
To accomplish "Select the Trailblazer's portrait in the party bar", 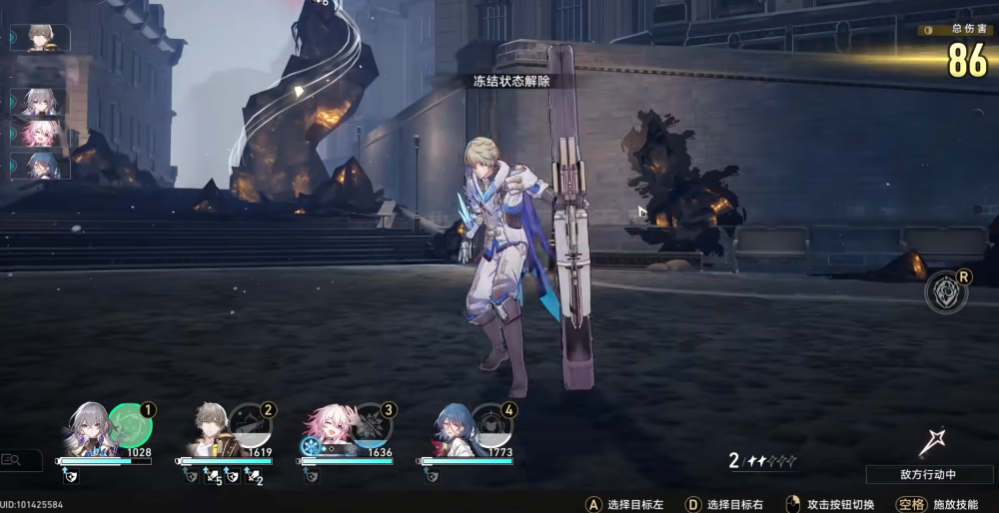I will tap(212, 428).
